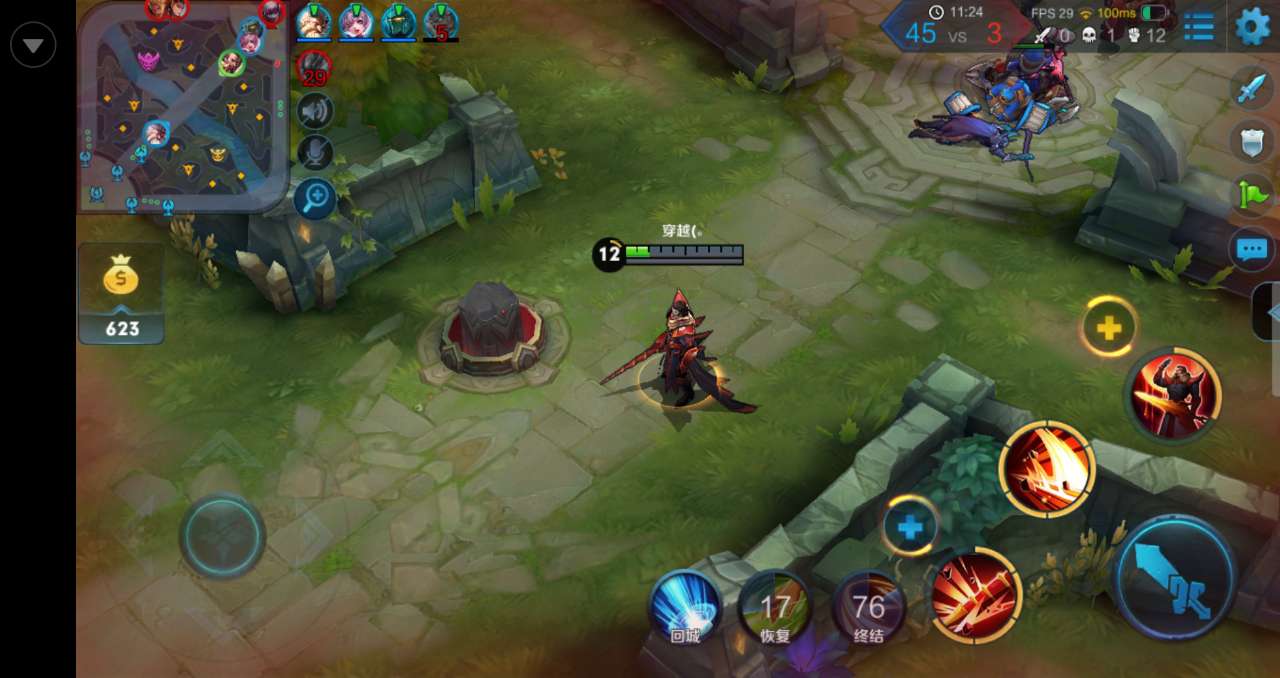Viewport: 1280px width, 678px height.
Task: Upgrade skill with the yellow plus button
Action: tap(1108, 326)
